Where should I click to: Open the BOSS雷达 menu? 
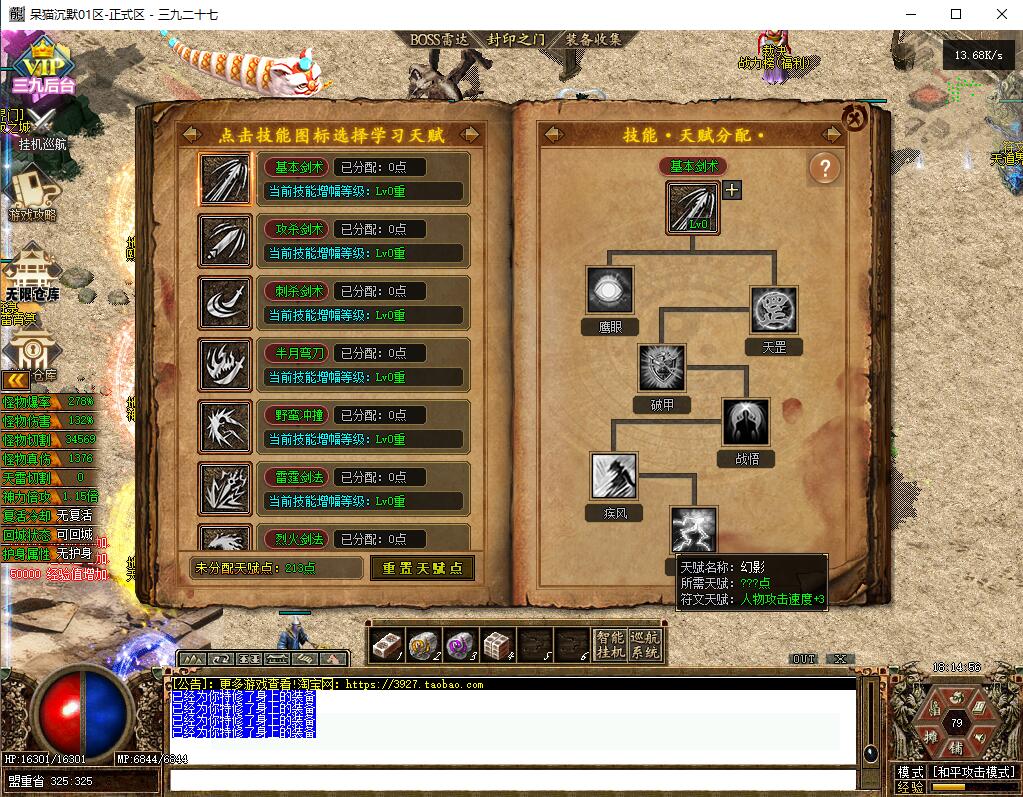(440, 40)
